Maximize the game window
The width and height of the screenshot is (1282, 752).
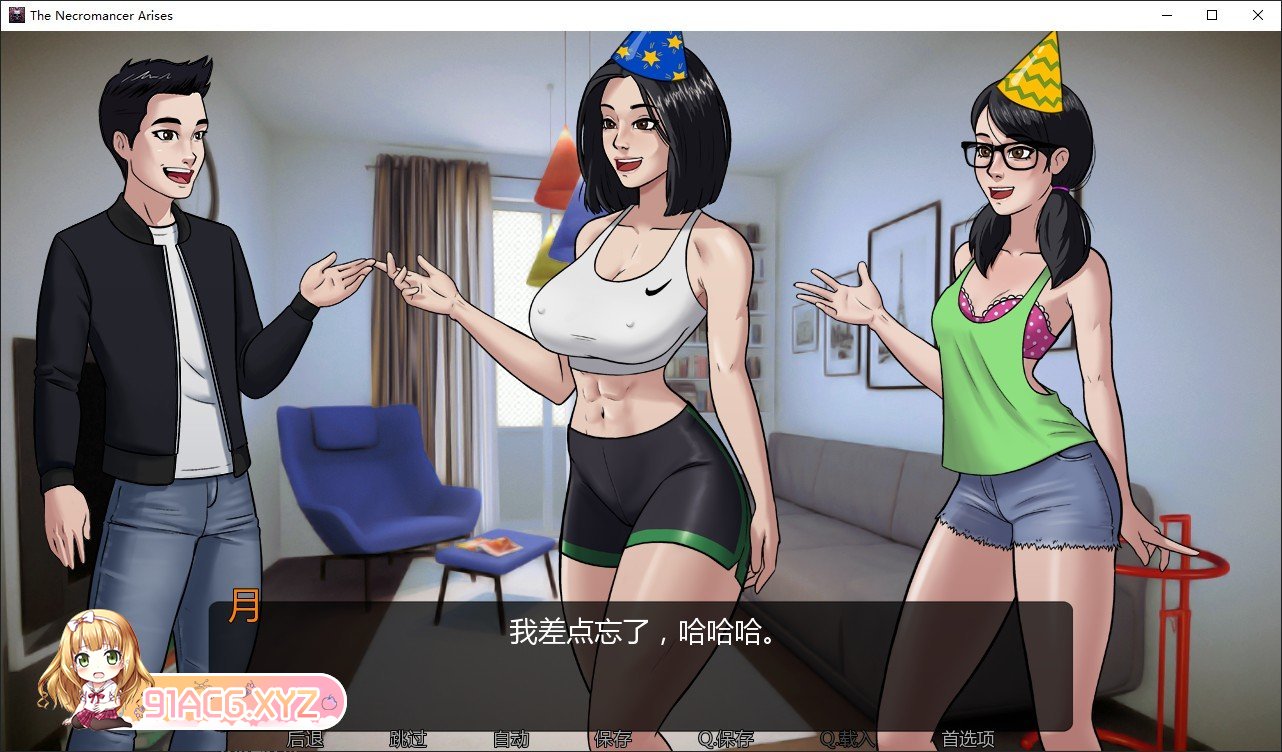(x=1212, y=15)
